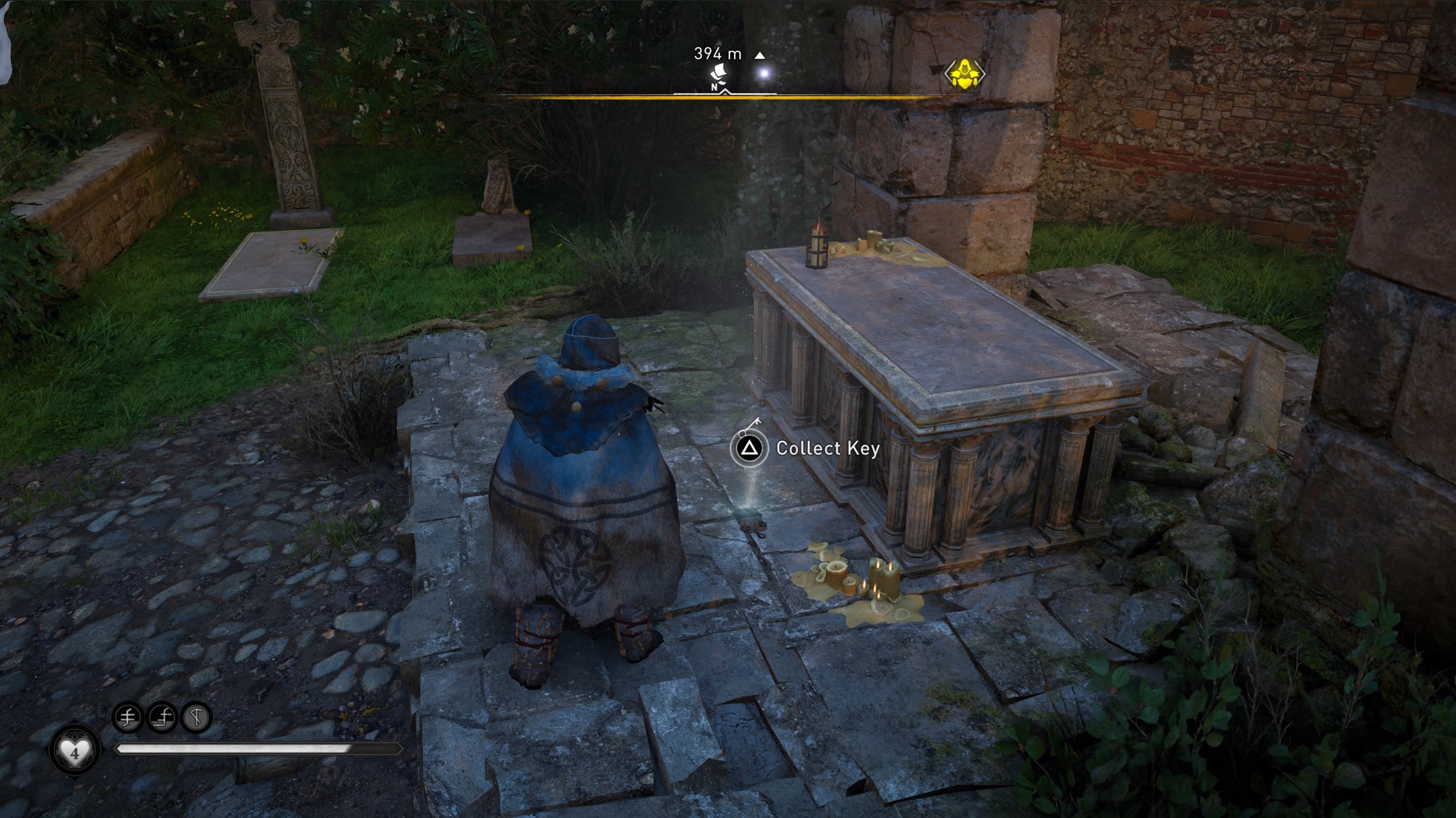Select the fully lit angular rune adrenaline slot
Screen dimensions: 1456x818
pyautogui.click(x=196, y=718)
